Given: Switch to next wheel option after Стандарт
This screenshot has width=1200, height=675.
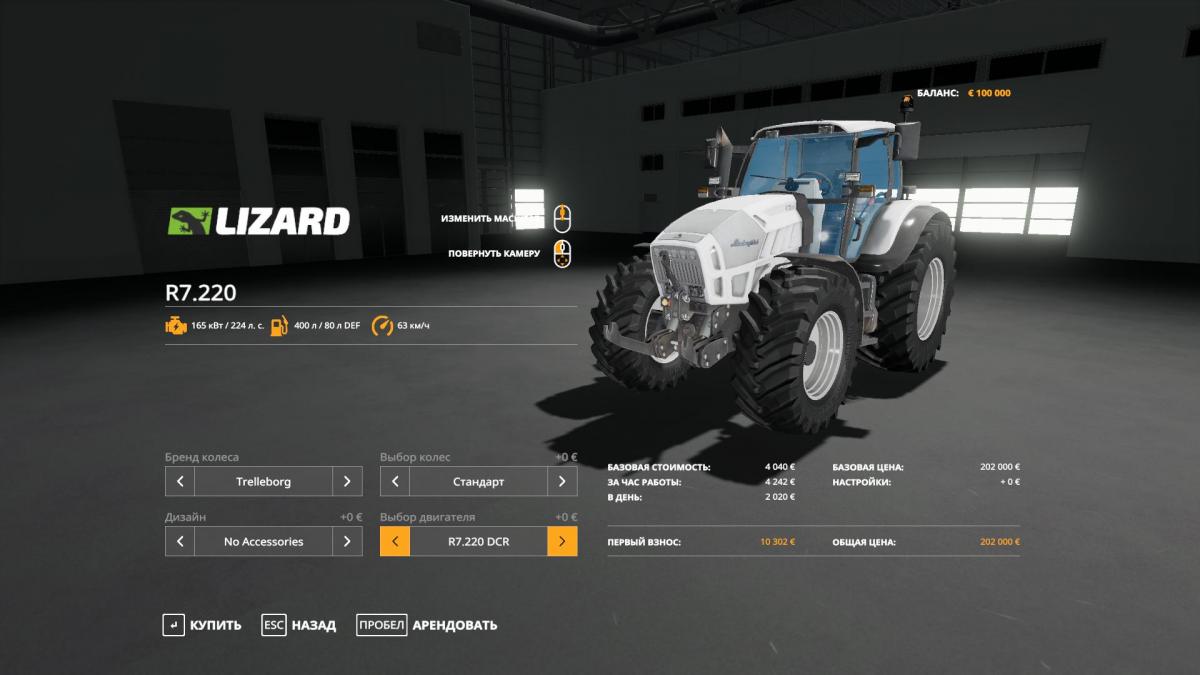Looking at the screenshot, I should (562, 481).
